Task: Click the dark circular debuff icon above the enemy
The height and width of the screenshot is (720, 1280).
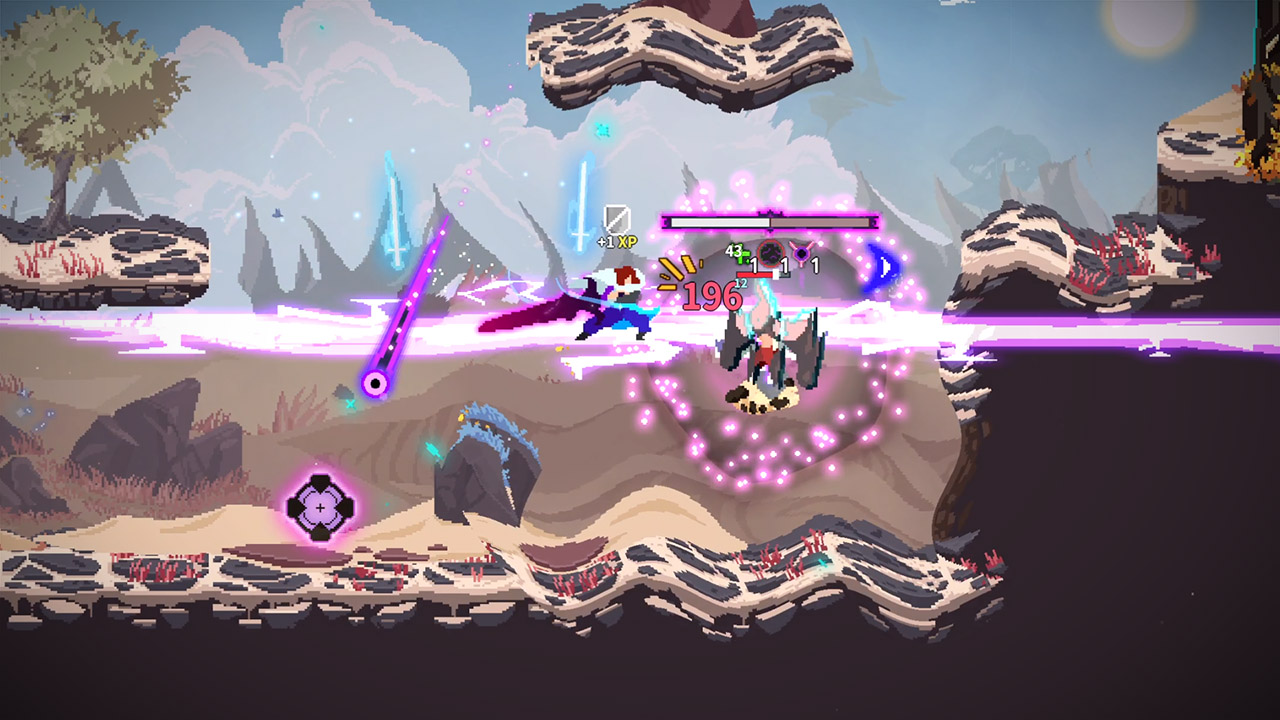Action: coord(771,254)
